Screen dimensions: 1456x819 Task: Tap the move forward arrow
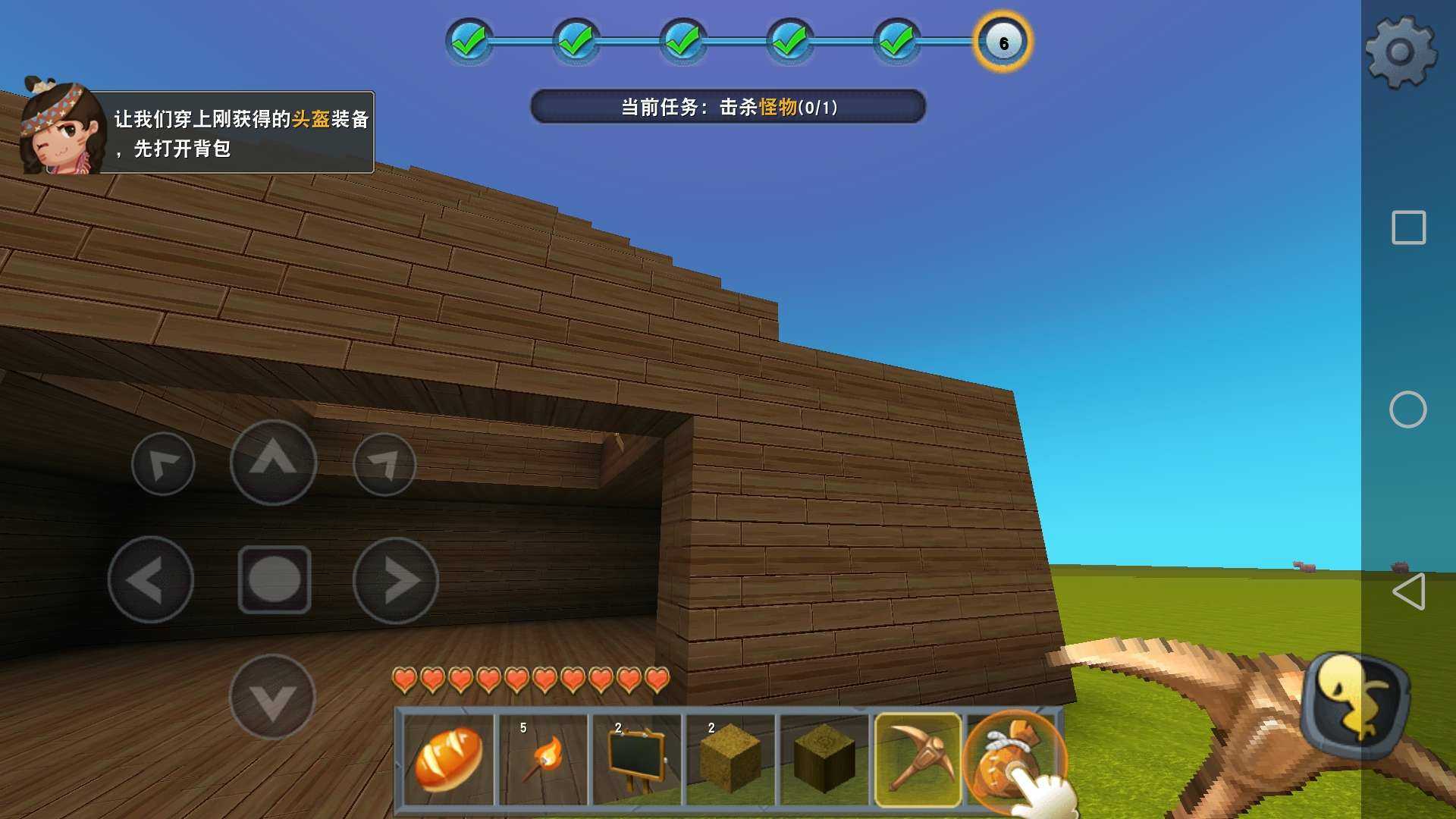pos(273,462)
